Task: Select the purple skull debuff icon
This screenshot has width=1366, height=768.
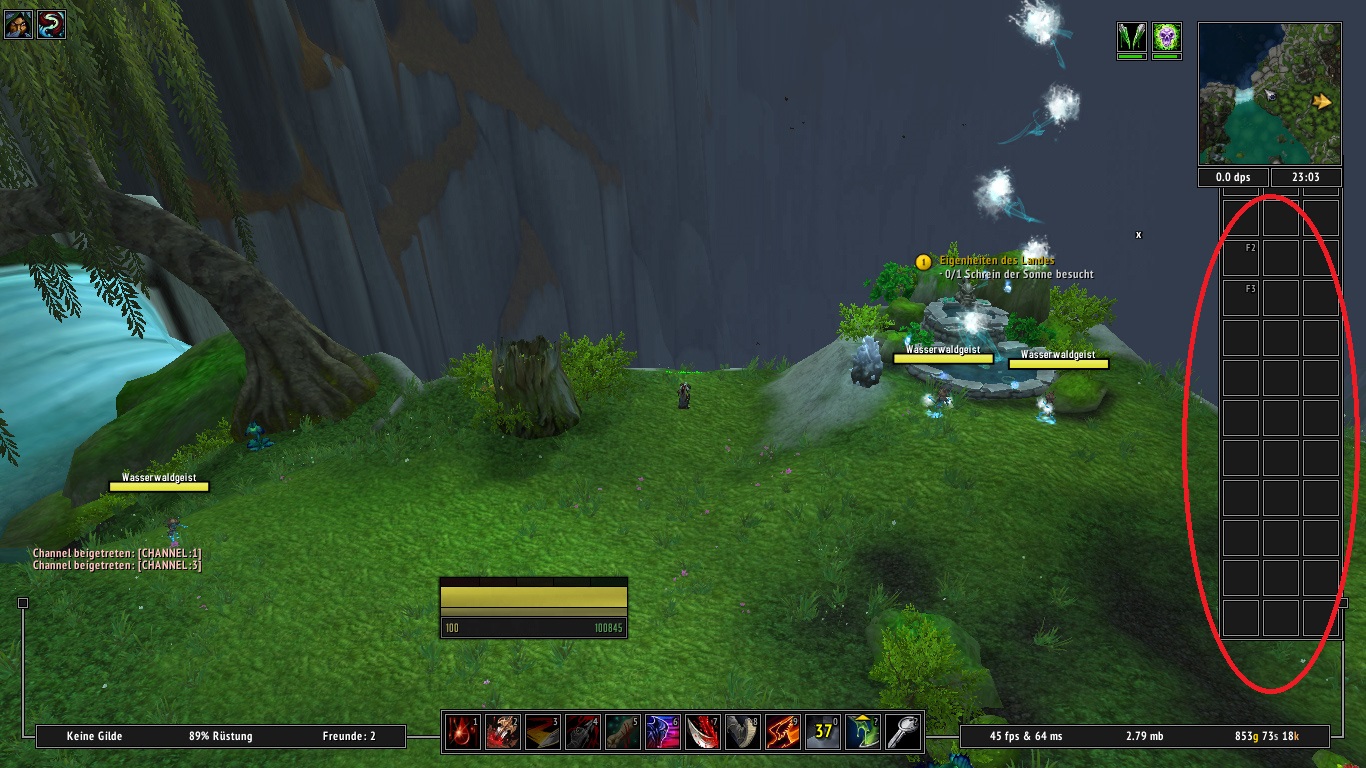Action: [1166, 38]
